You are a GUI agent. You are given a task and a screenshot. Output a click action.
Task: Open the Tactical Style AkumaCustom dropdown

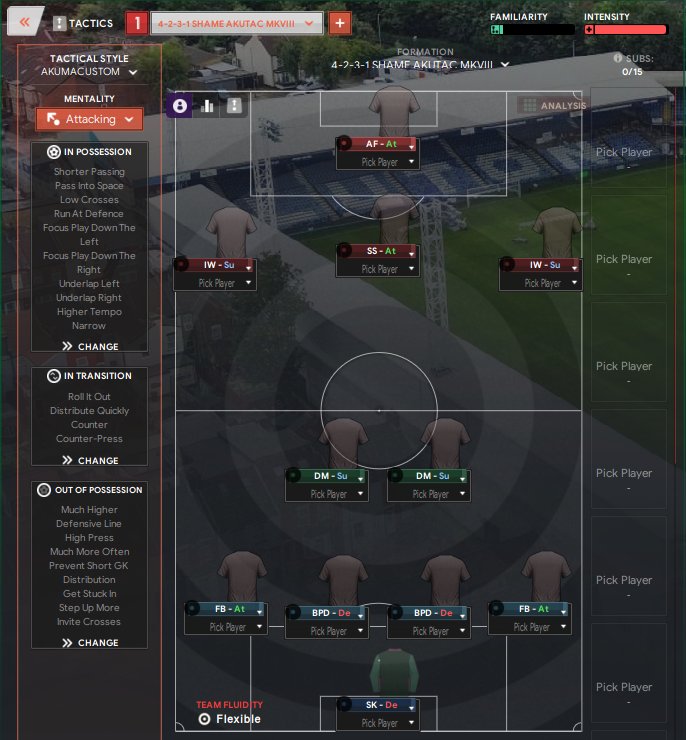[89, 72]
